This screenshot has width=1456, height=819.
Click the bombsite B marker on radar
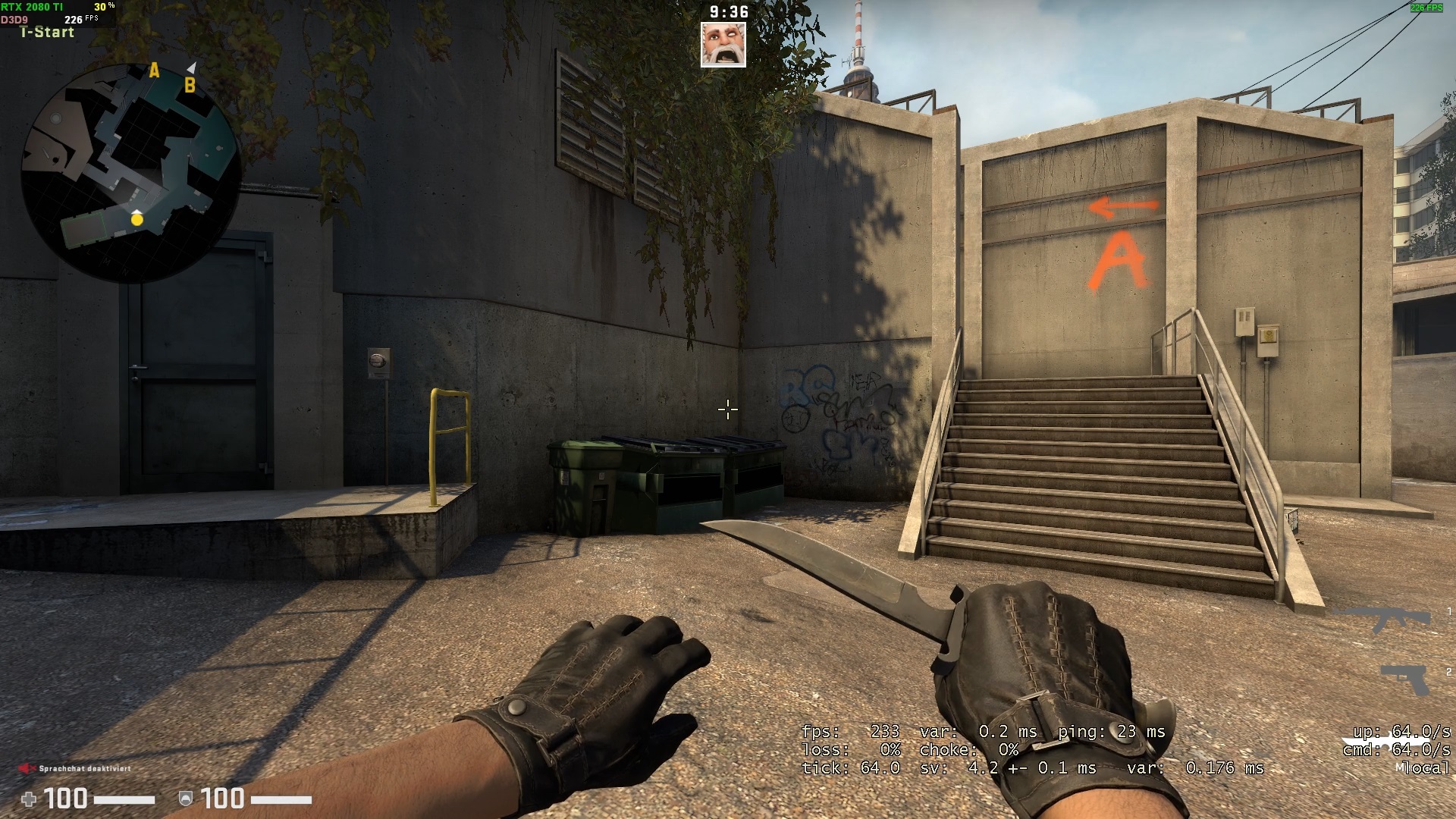tap(190, 85)
